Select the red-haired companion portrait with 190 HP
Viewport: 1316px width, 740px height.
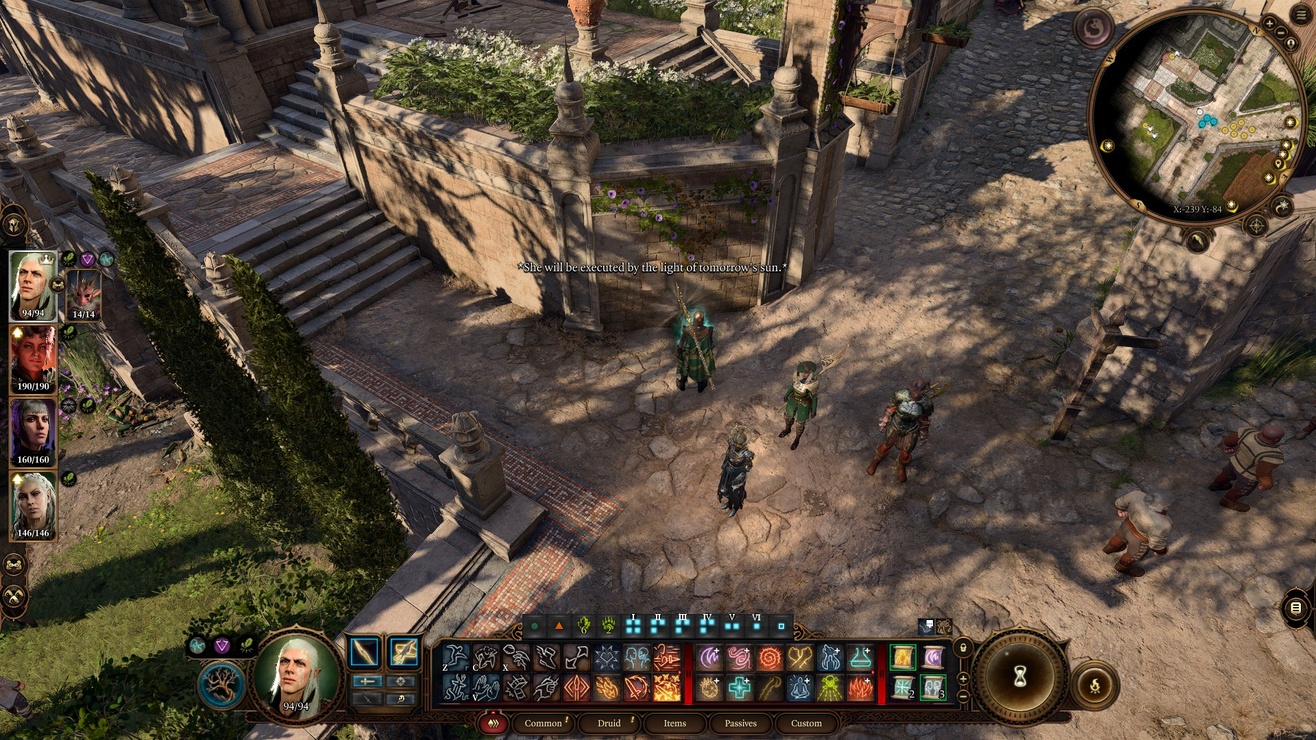(33, 359)
